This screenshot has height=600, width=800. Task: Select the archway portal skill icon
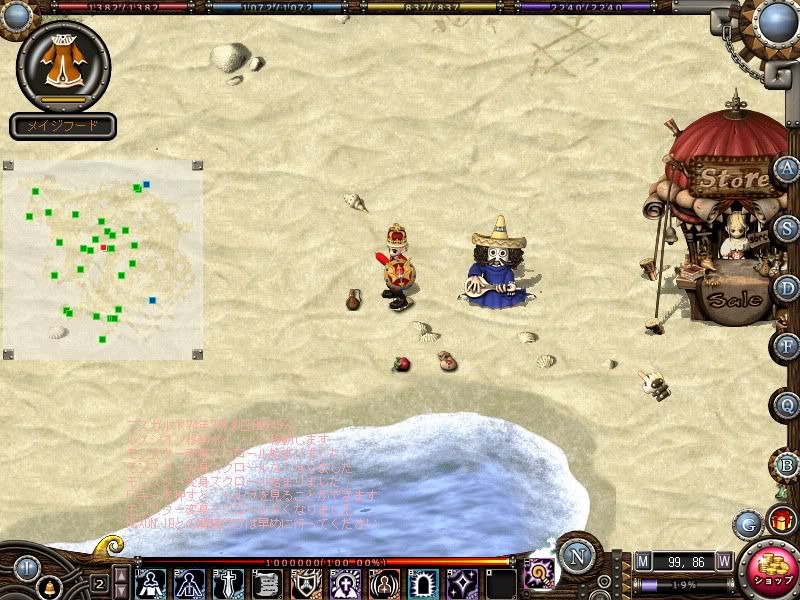click(421, 582)
